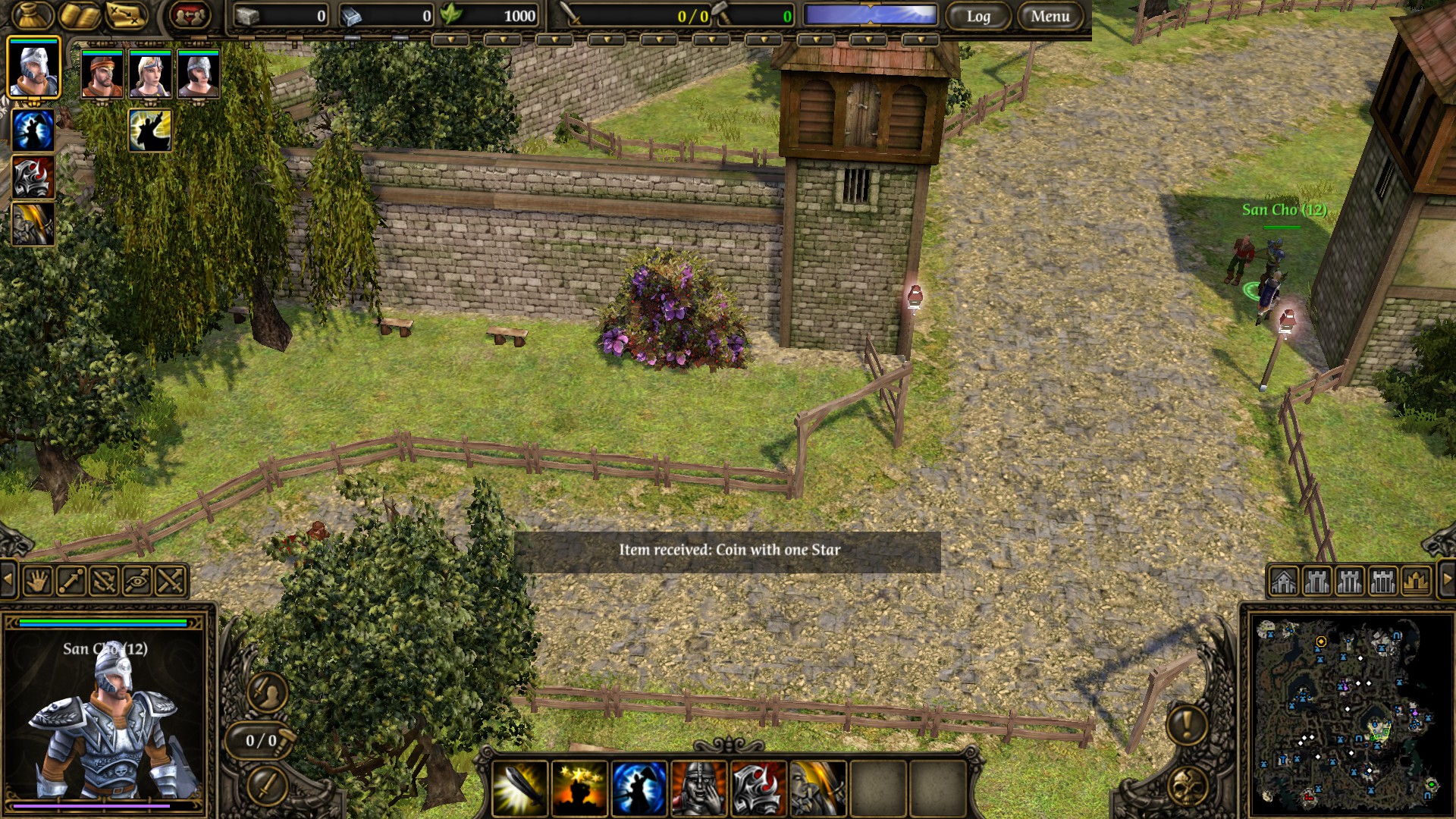The image size is (1456, 819).
Task: Click the sword and head round button
Action: [x=267, y=691]
